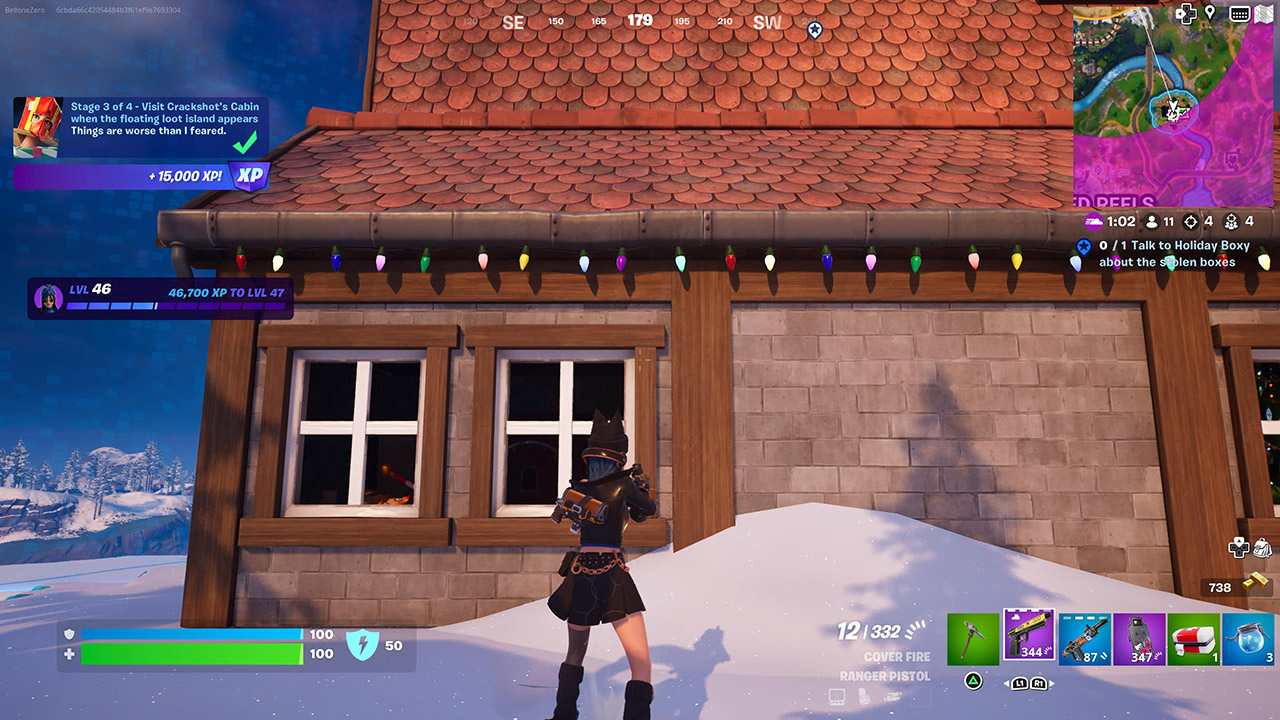Screen dimensions: 1280x720
Task: Open the full map via the map icon
Action: point(1262,13)
